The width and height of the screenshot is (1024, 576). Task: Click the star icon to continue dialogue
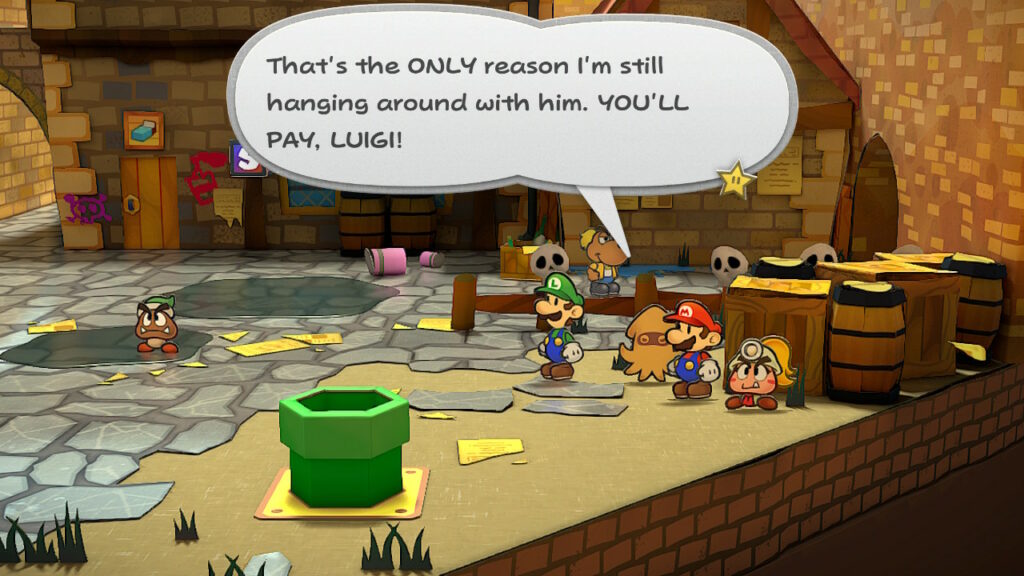pos(735,178)
